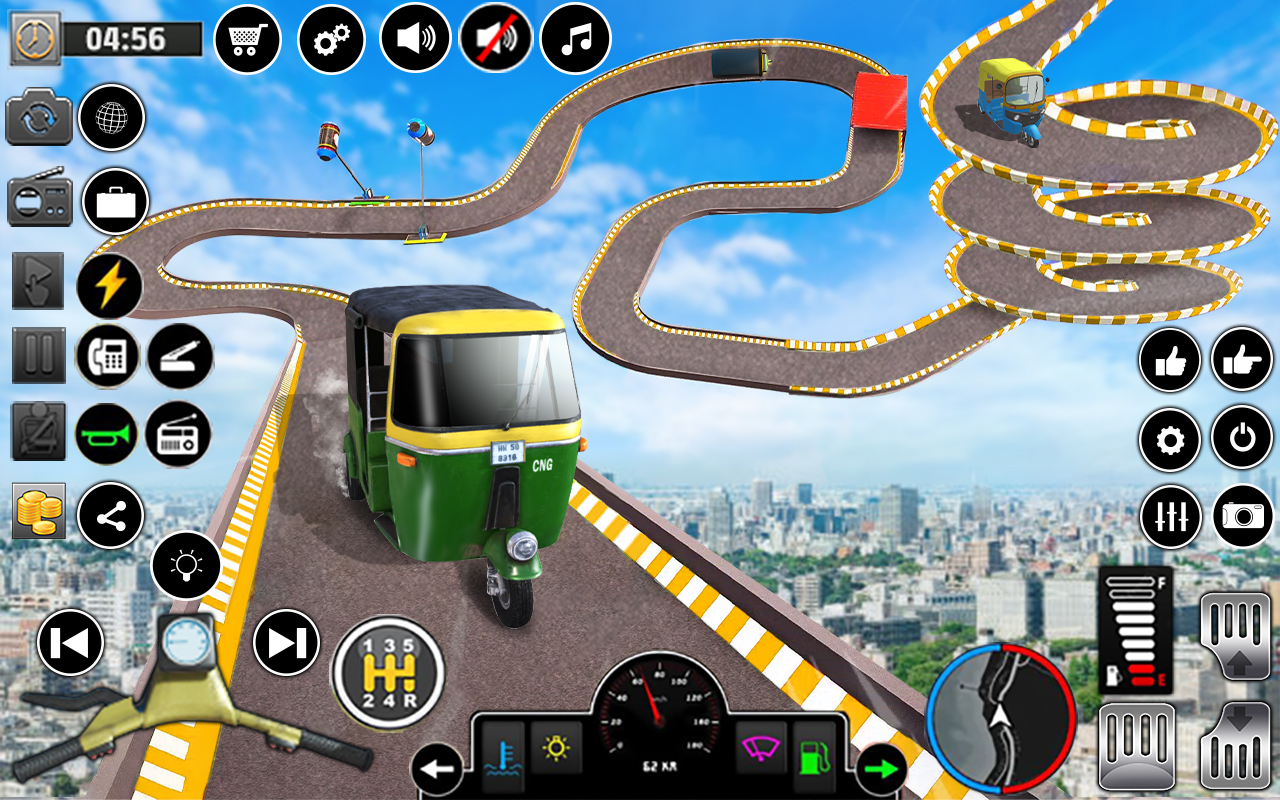The height and width of the screenshot is (800, 1280).
Task: Give a thumbs up rating
Action: (1170, 360)
